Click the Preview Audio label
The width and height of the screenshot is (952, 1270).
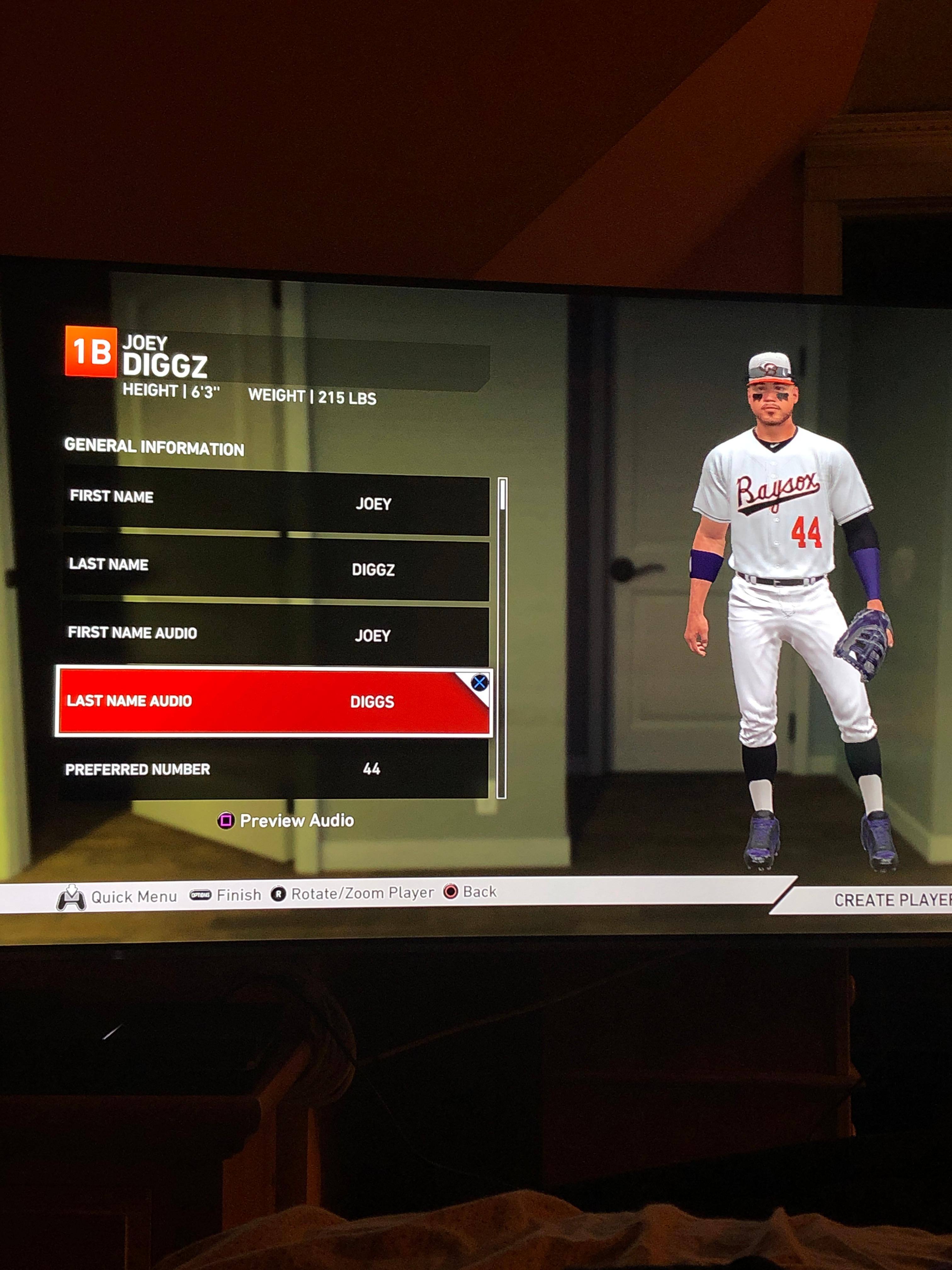click(x=296, y=821)
